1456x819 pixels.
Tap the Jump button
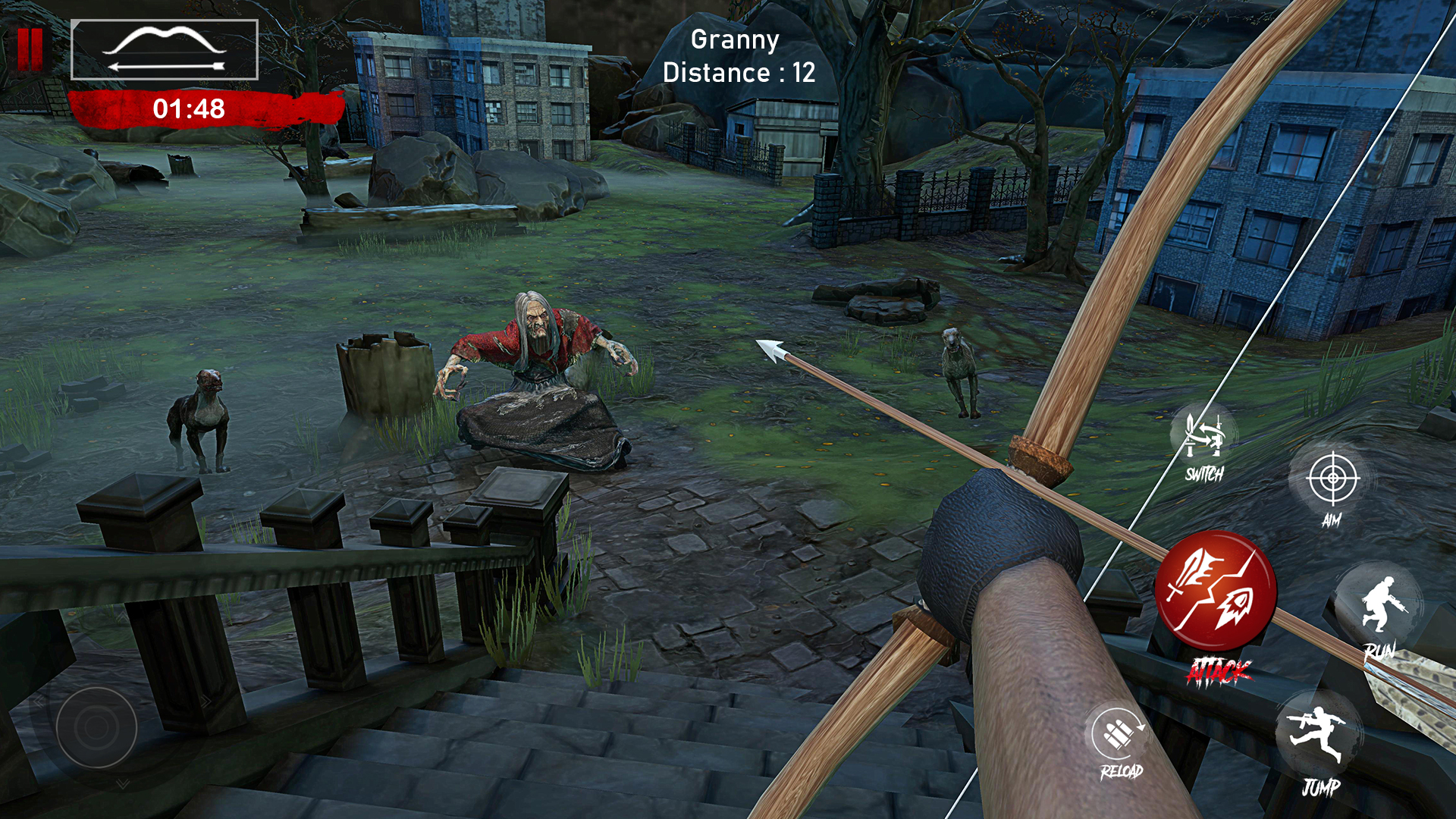tap(1319, 736)
